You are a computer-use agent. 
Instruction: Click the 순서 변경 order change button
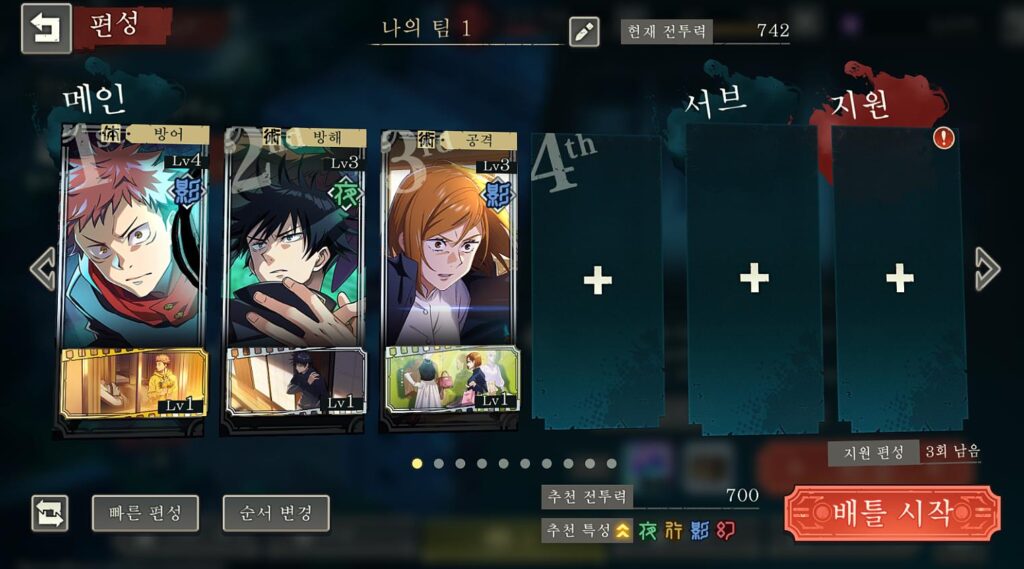[276, 513]
